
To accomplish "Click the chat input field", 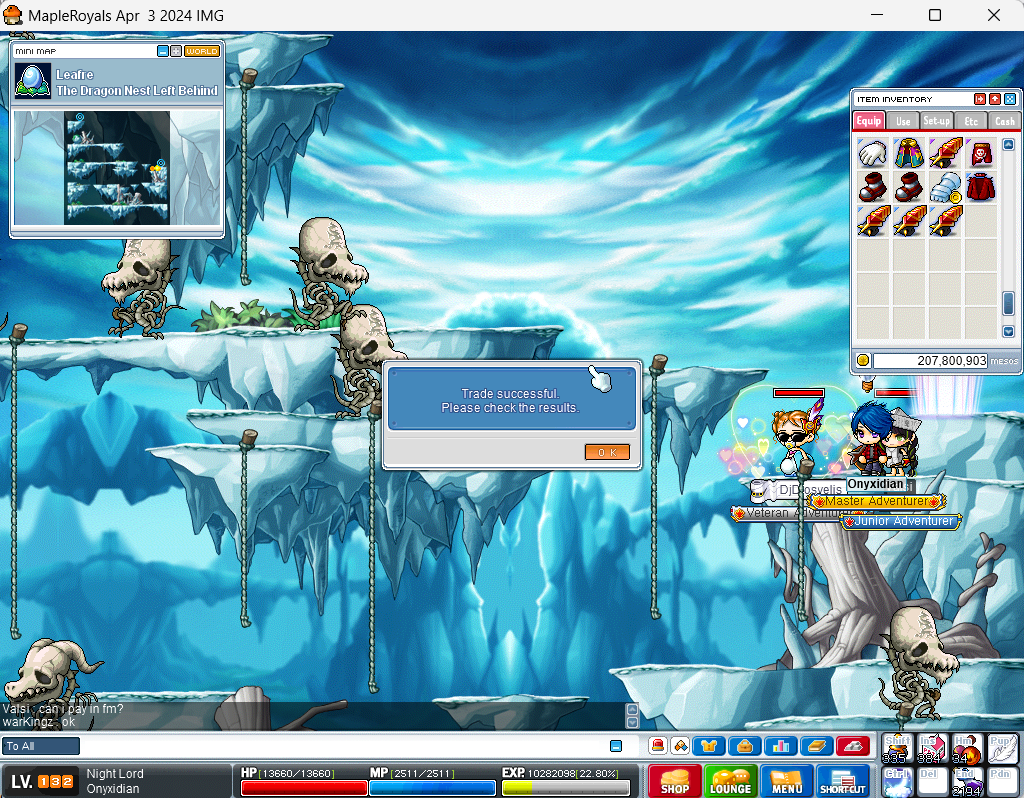I will 340,746.
